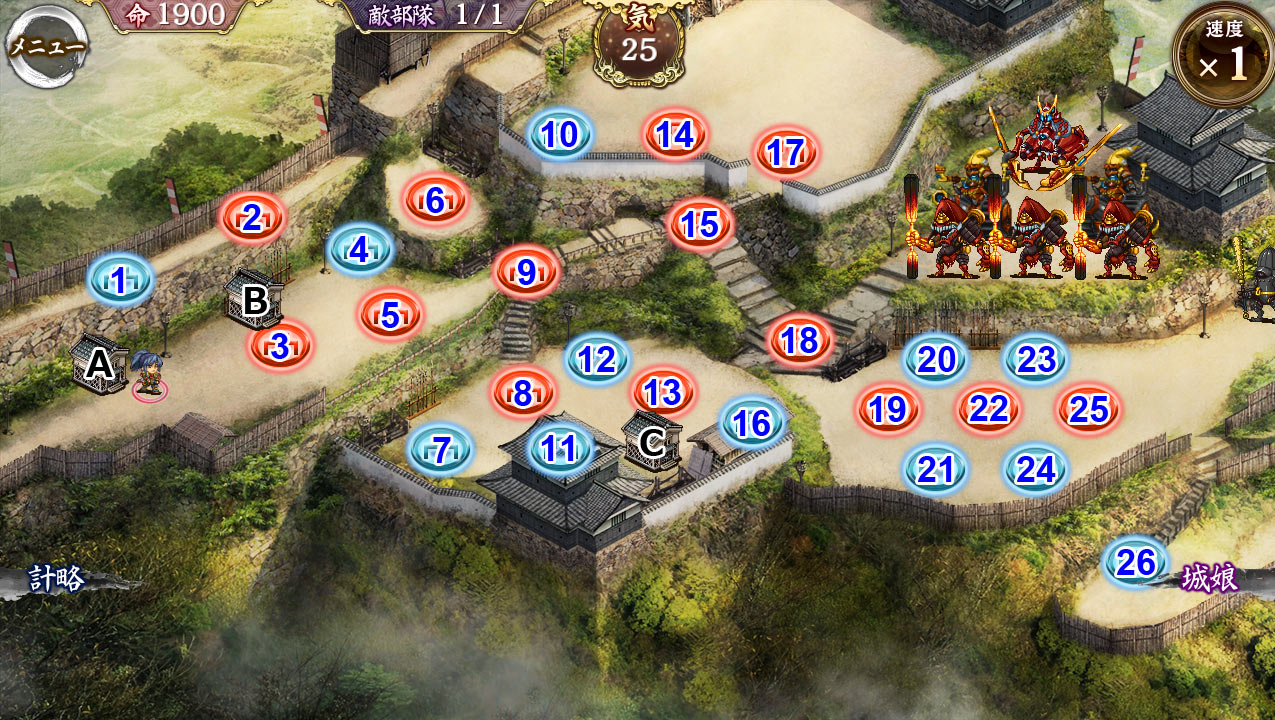Select blue deployment slot 1
Viewport: 1275px width, 720px height.
[x=120, y=282]
